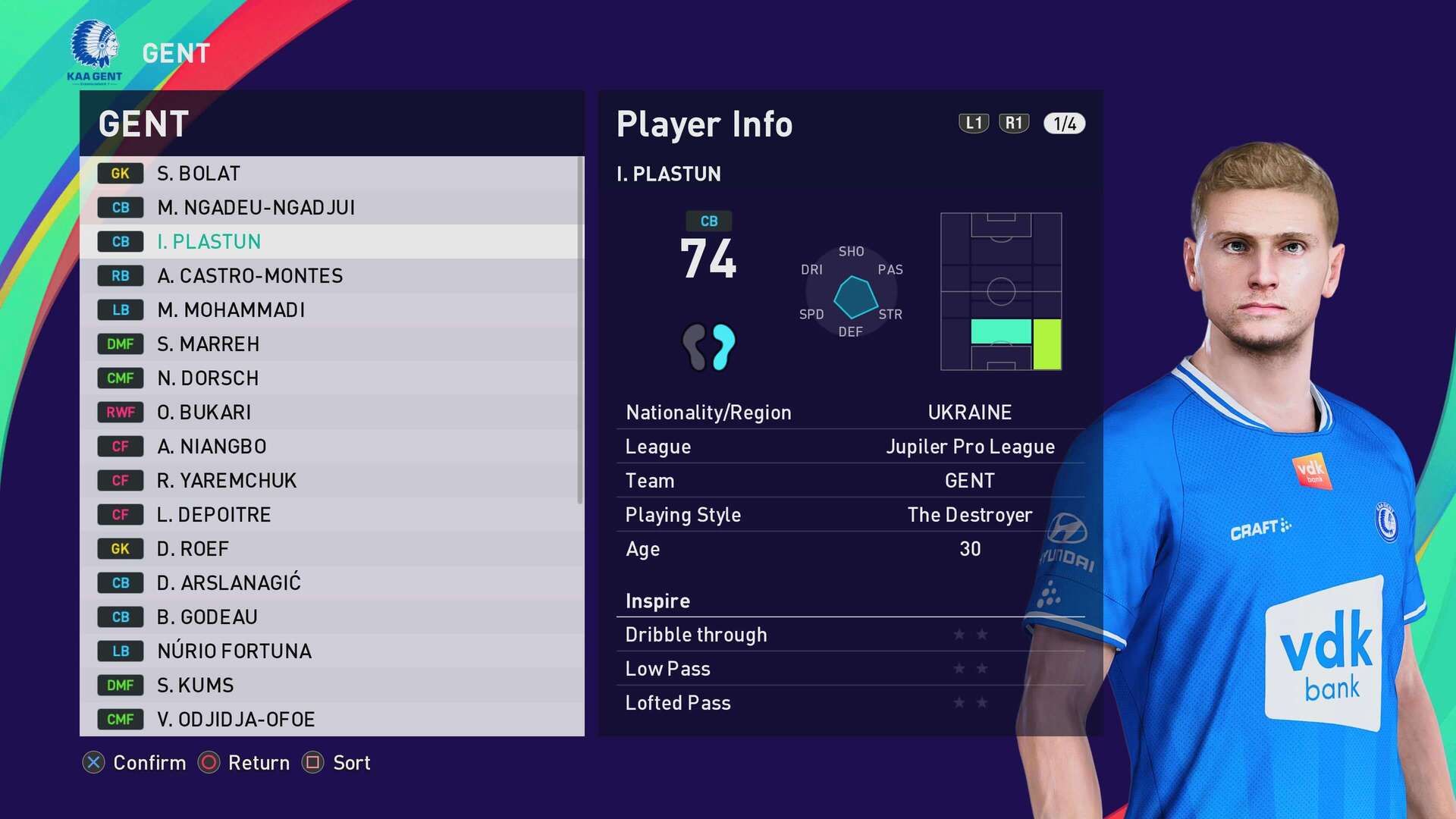This screenshot has height=819, width=1456.
Task: Pick winger O. Bukari
Action: pyautogui.click(x=331, y=413)
